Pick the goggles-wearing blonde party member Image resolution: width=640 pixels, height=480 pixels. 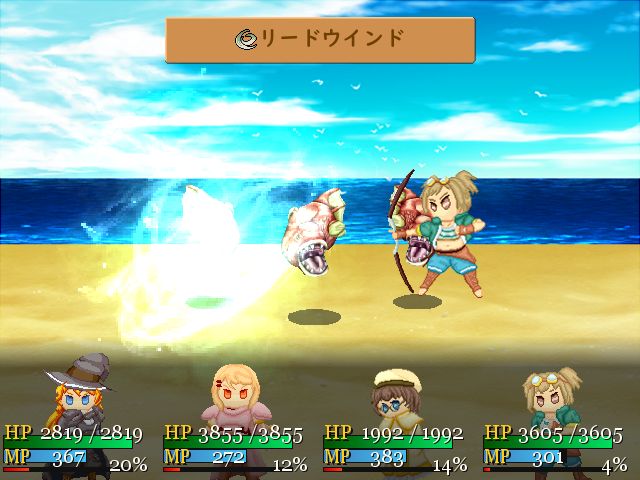pyautogui.click(x=552, y=397)
